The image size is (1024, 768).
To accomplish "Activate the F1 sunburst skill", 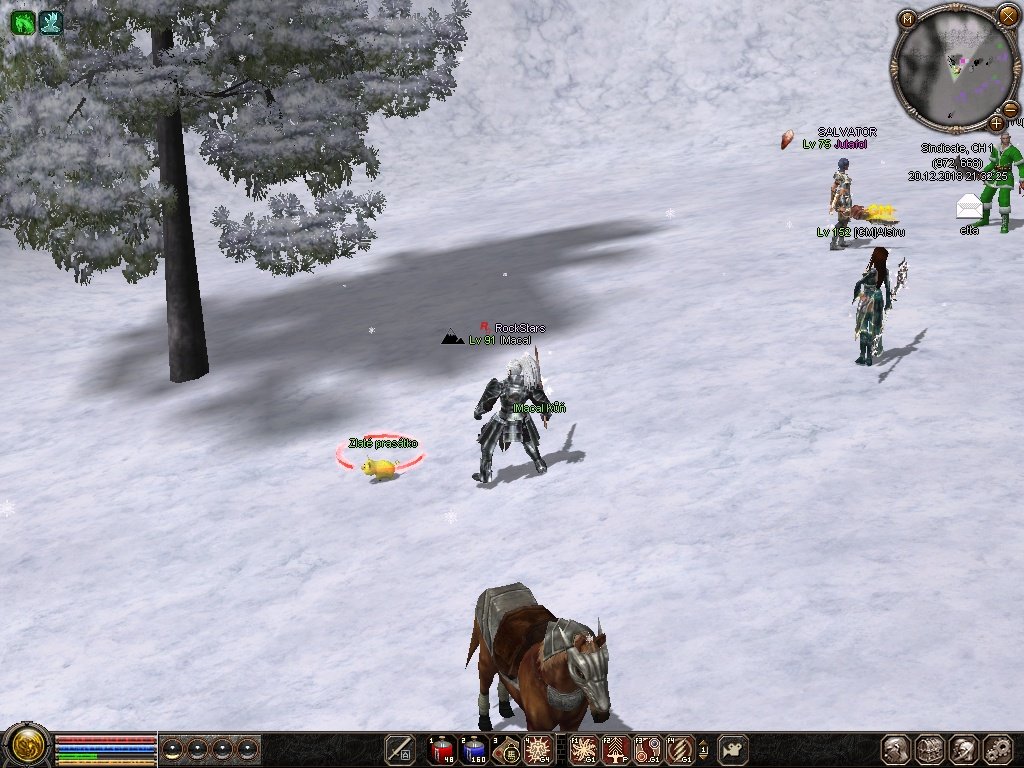I will coord(584,749).
